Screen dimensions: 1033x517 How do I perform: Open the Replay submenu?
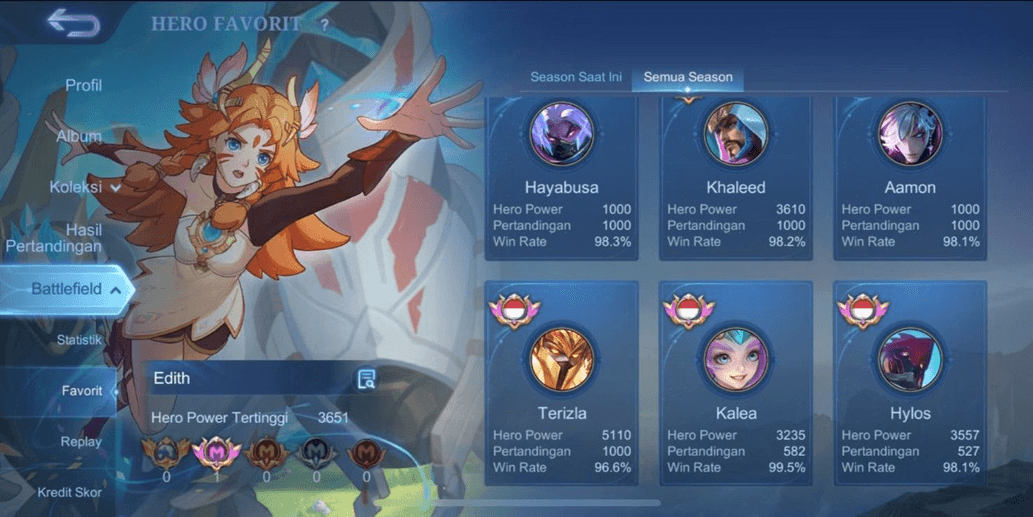[x=81, y=442]
